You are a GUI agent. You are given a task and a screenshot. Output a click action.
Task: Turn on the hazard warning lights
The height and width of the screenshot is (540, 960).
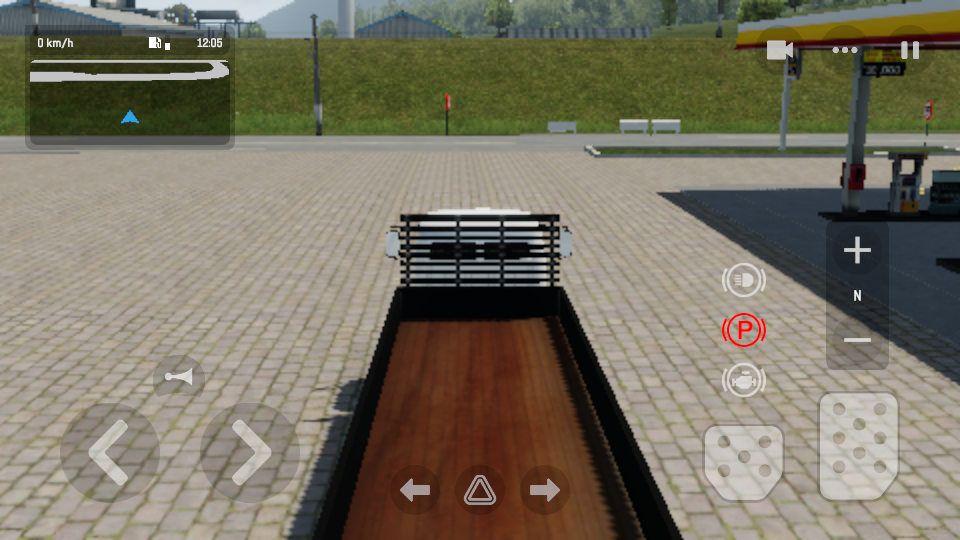480,490
